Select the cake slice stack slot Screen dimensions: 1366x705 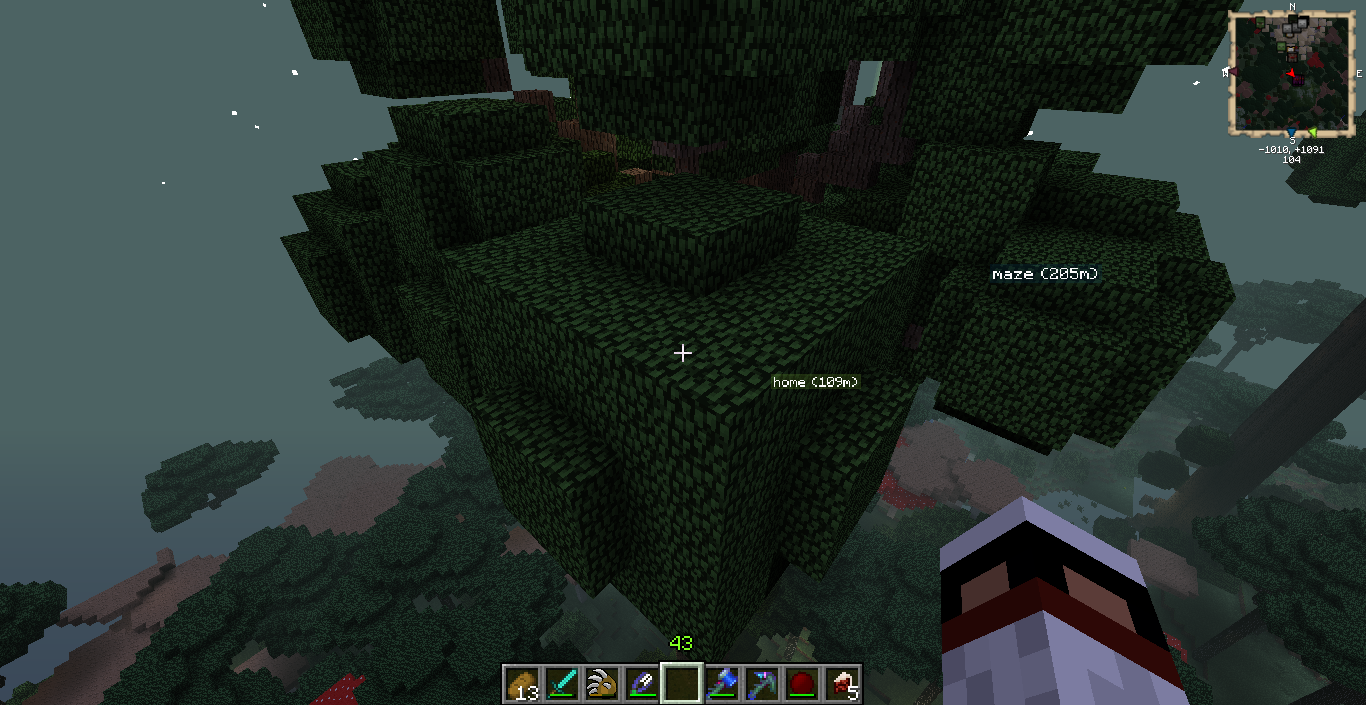[842, 684]
